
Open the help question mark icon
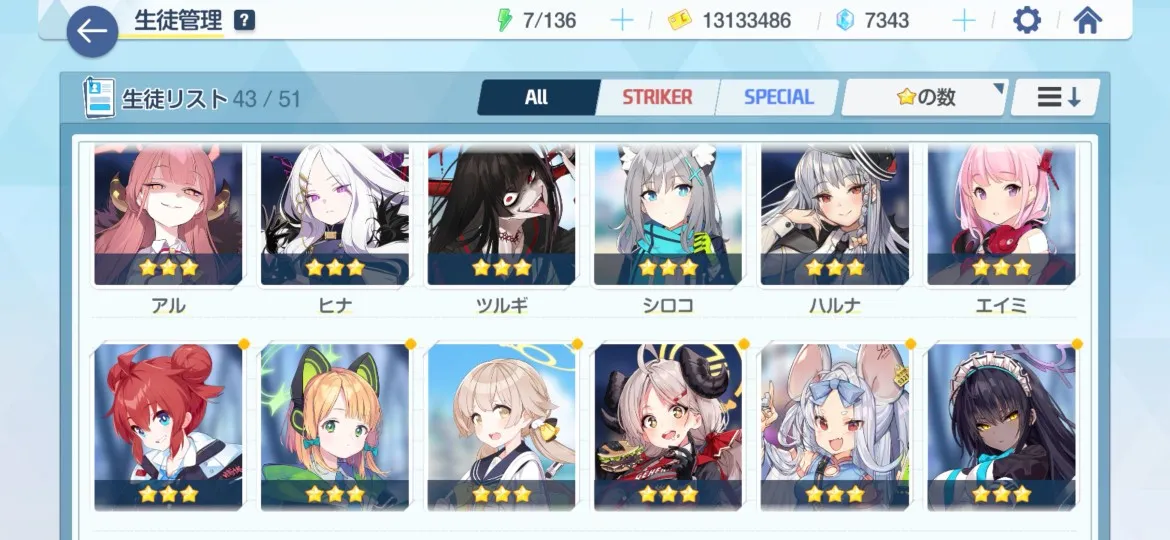pos(243,20)
